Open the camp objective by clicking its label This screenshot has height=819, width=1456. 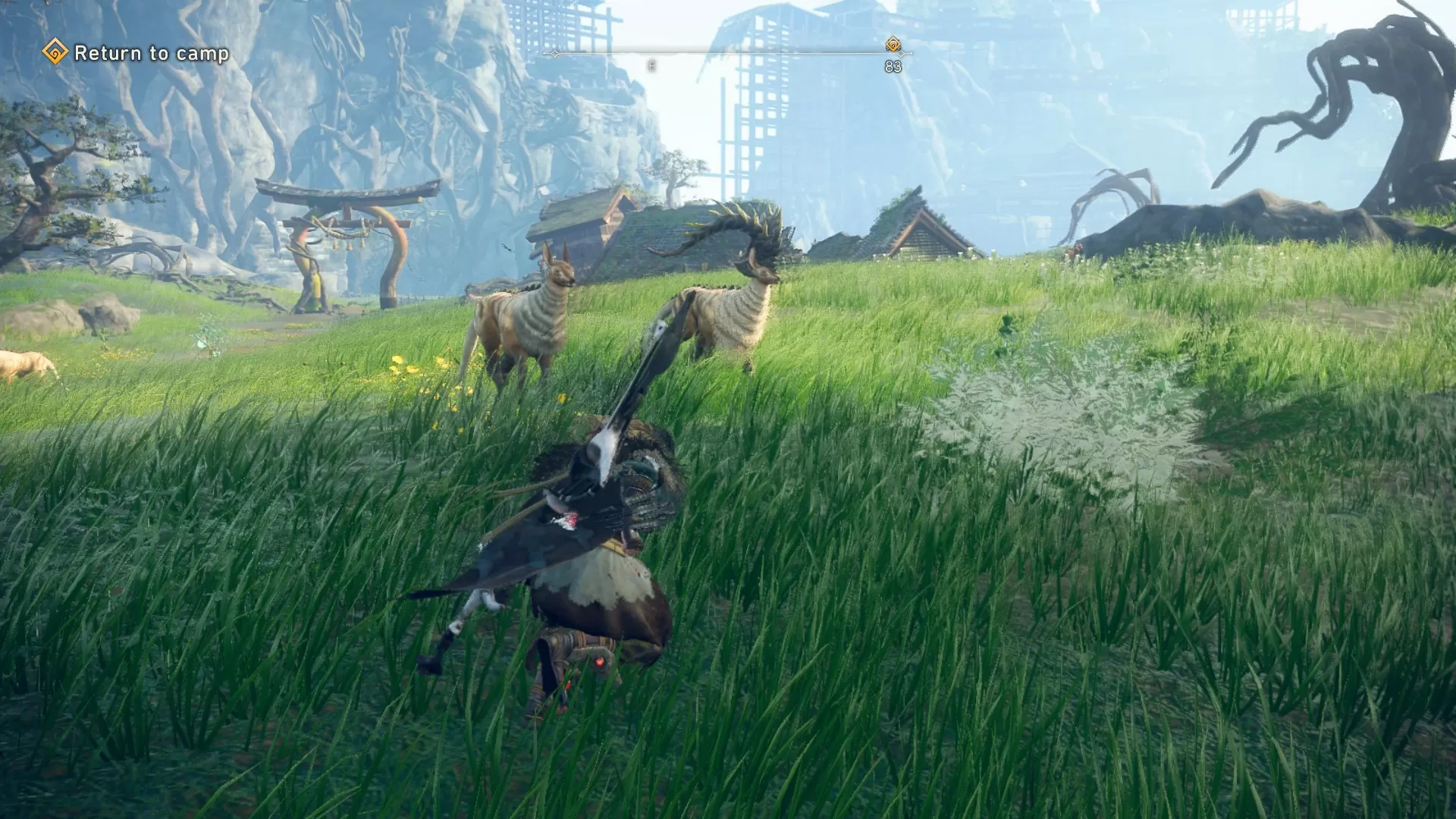(152, 53)
